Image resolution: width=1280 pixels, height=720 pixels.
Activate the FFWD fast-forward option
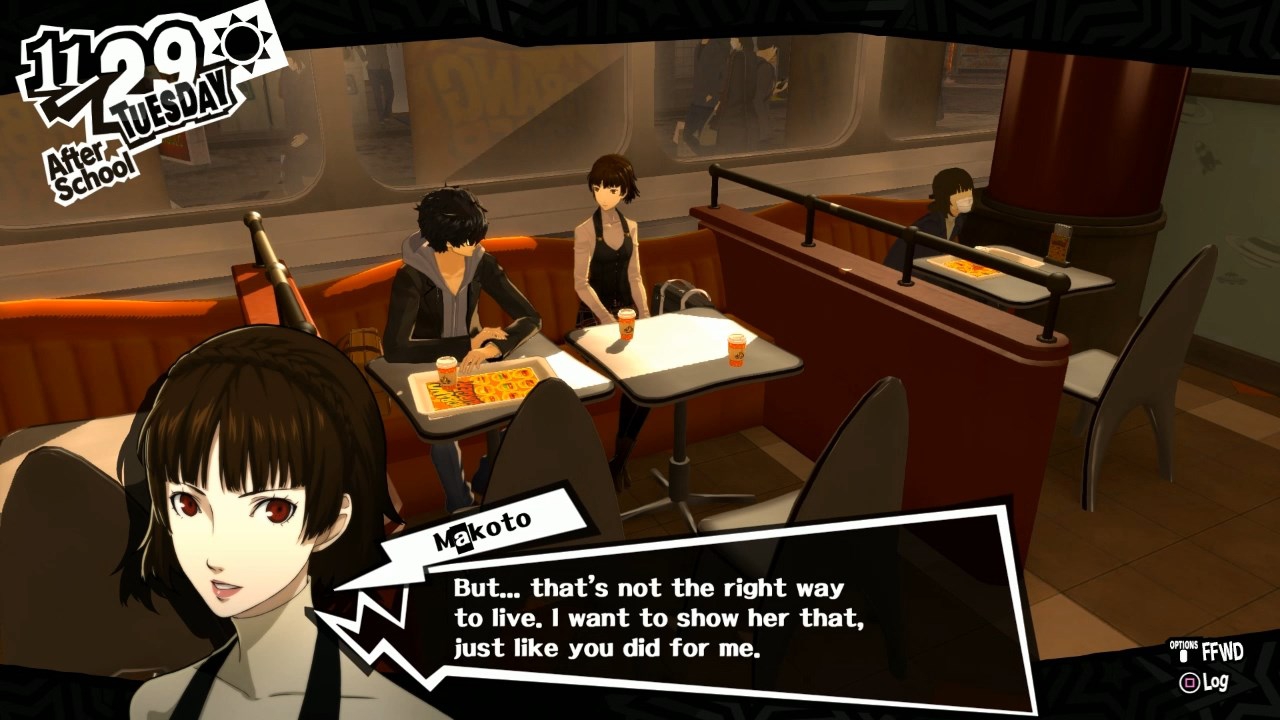[x=1212, y=652]
